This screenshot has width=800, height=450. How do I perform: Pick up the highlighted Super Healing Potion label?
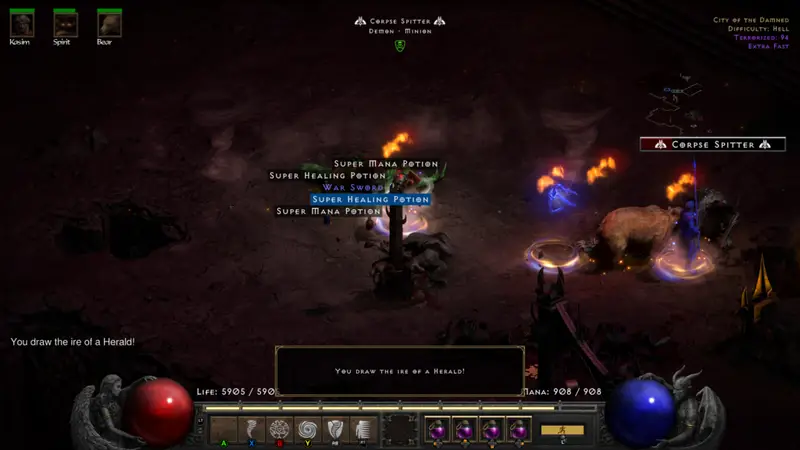click(370, 199)
